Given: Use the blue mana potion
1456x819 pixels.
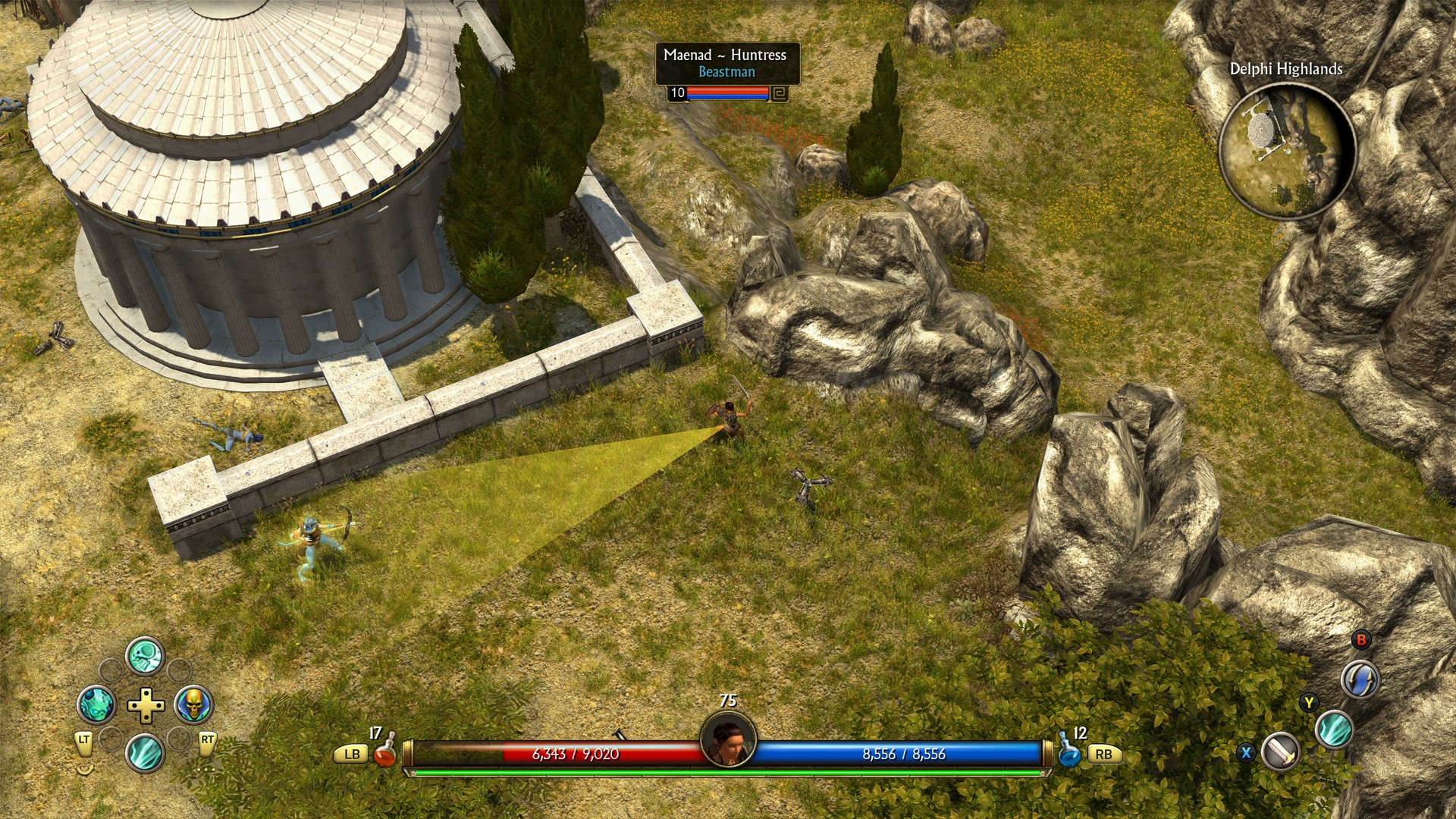Looking at the screenshot, I should click(1069, 752).
